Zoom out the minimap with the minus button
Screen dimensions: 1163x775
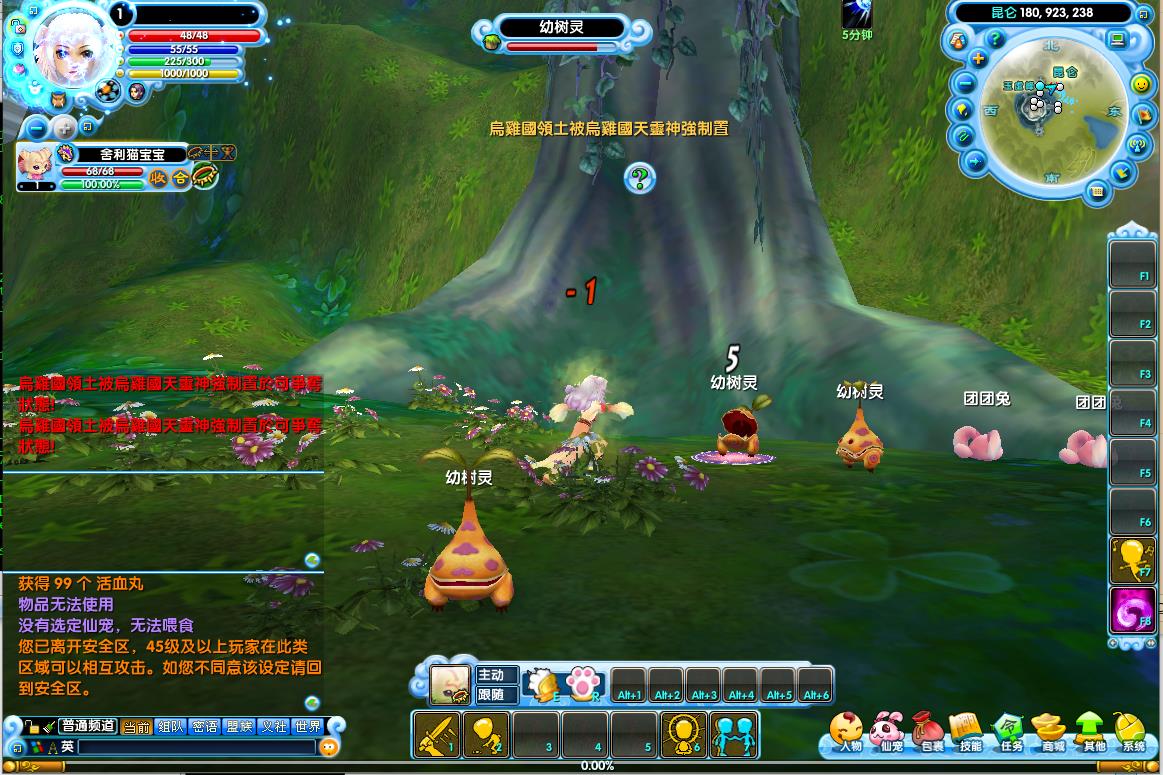tap(966, 83)
